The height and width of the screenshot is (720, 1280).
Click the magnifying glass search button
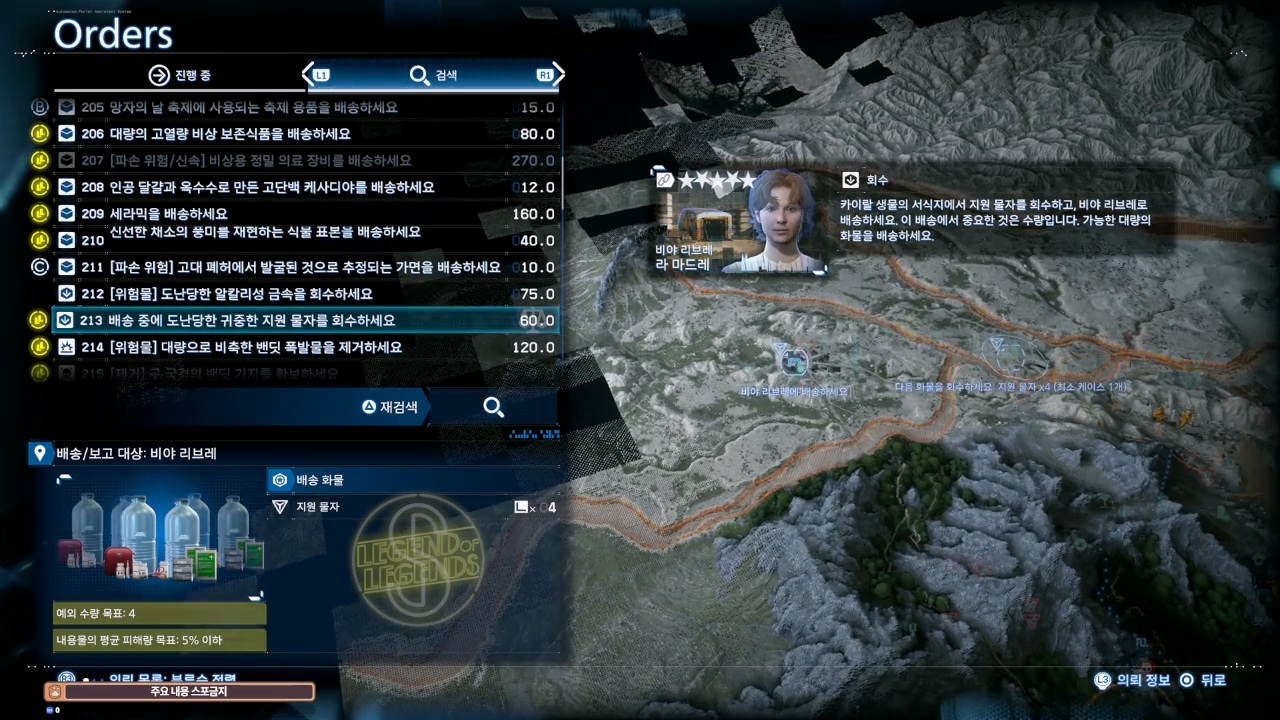[x=493, y=407]
